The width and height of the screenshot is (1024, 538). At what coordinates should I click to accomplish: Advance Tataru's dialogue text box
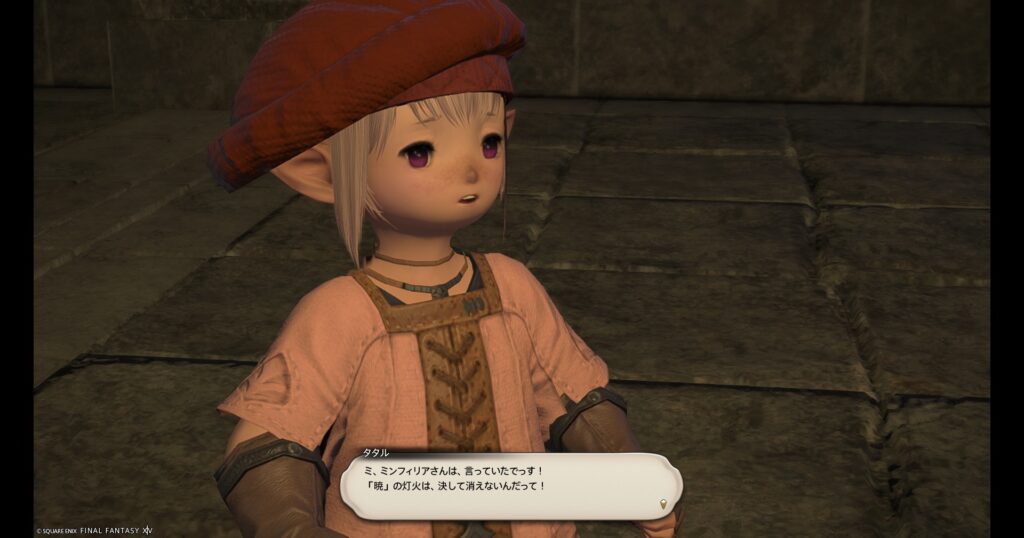510,485
